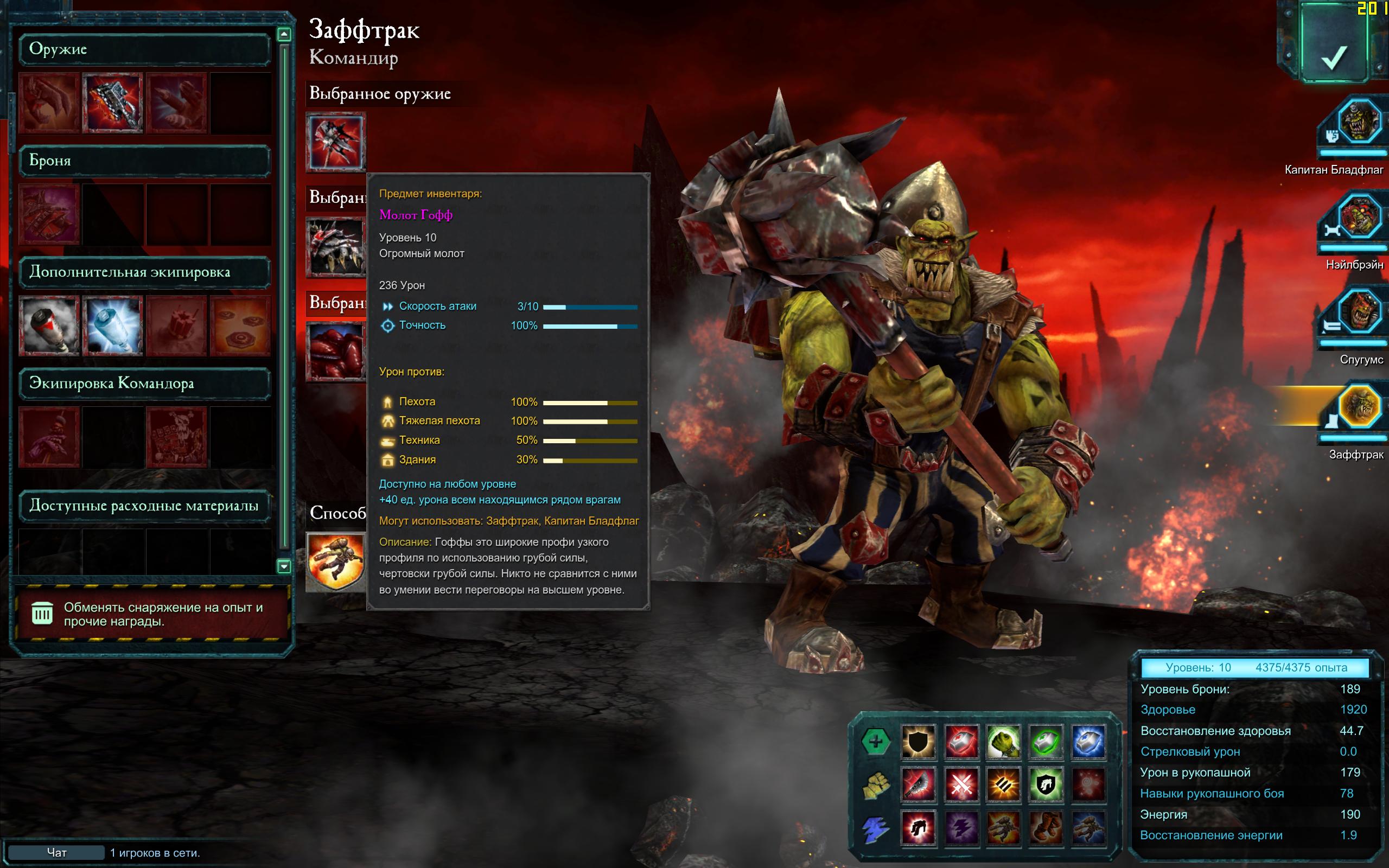Select the Капитан Бладфлаг portrait
Image resolution: width=1389 pixels, height=868 pixels.
(1358, 122)
